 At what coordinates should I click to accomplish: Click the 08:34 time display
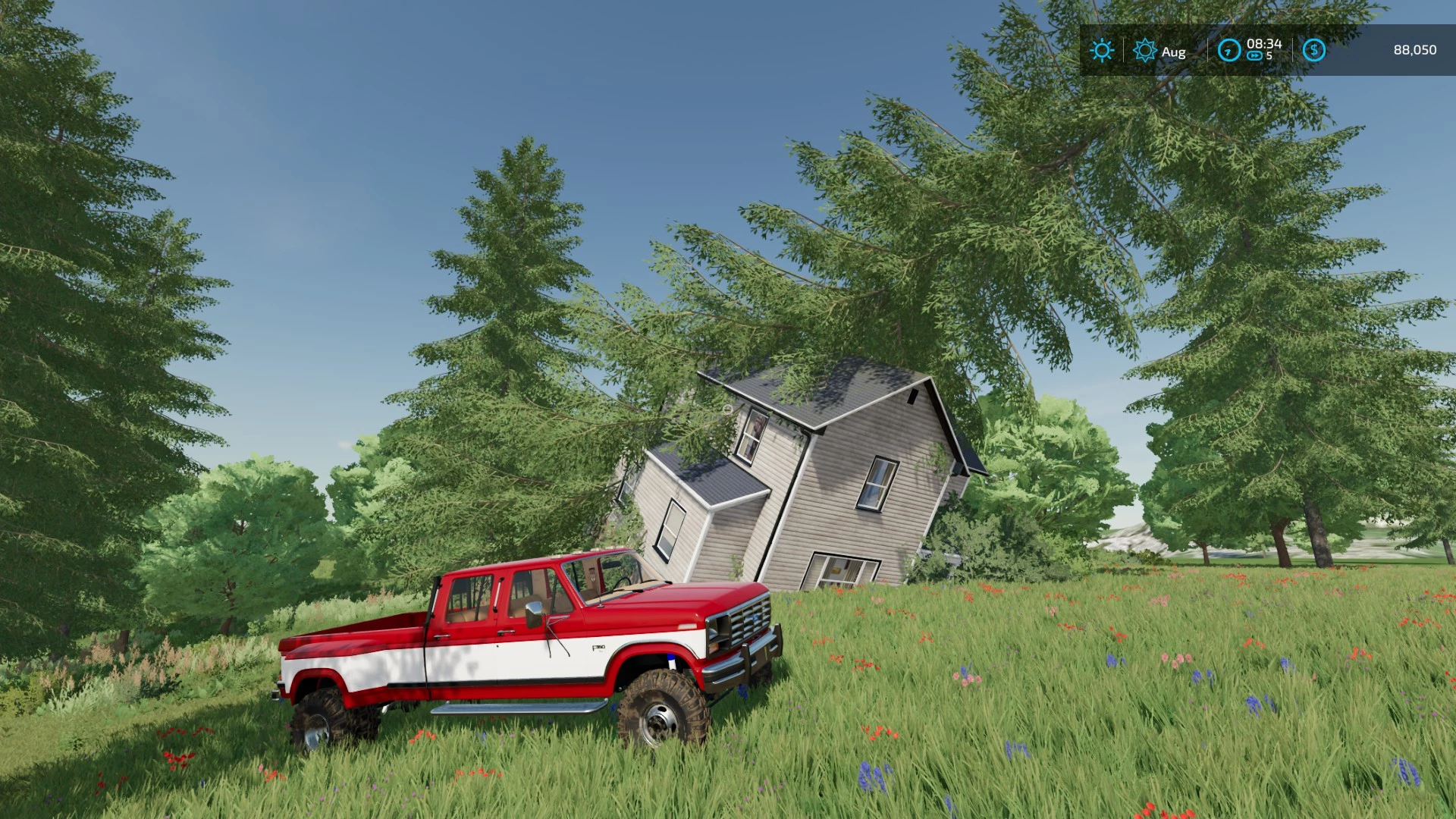click(x=1264, y=43)
